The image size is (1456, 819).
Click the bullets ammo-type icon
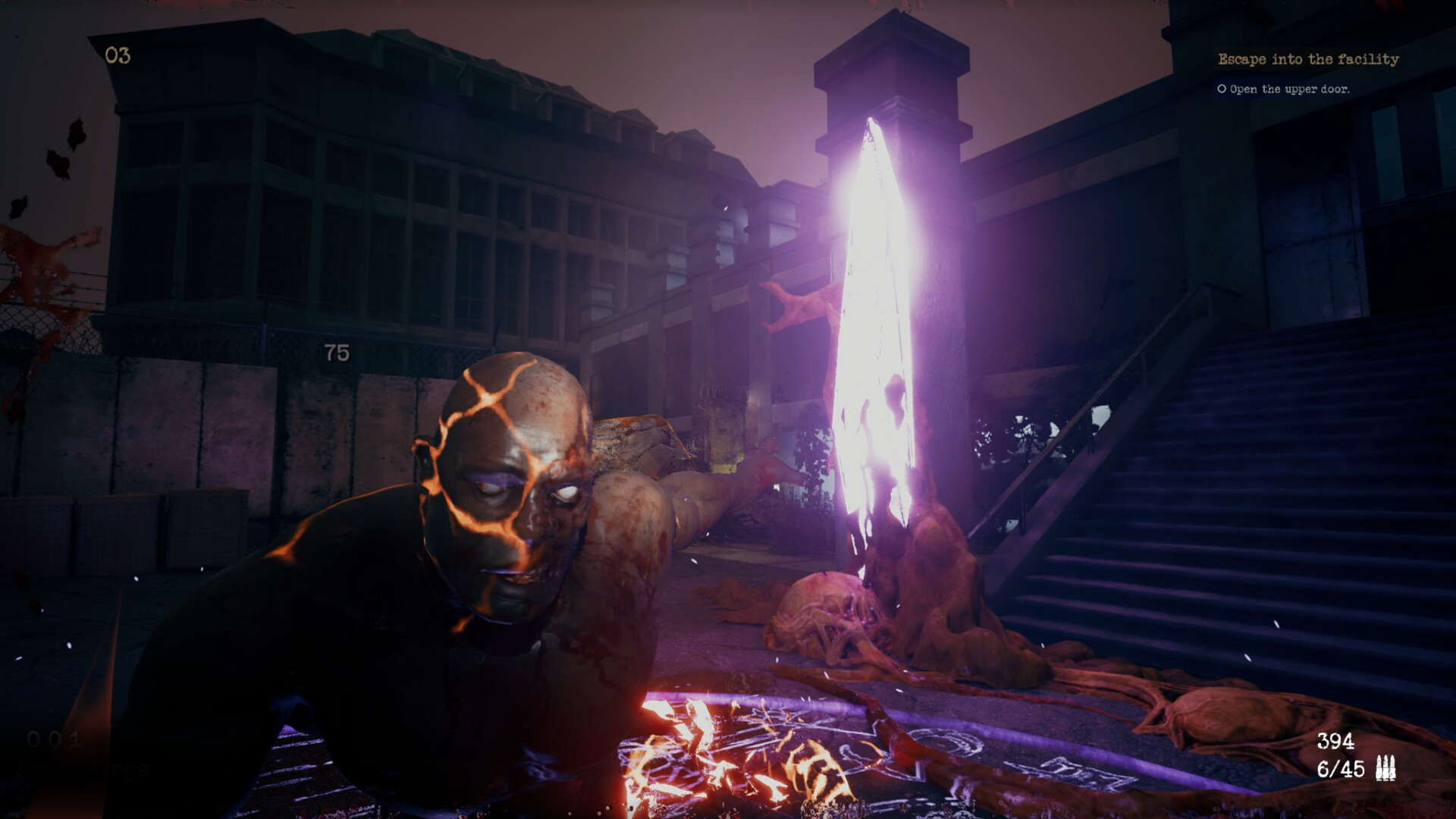1385,768
